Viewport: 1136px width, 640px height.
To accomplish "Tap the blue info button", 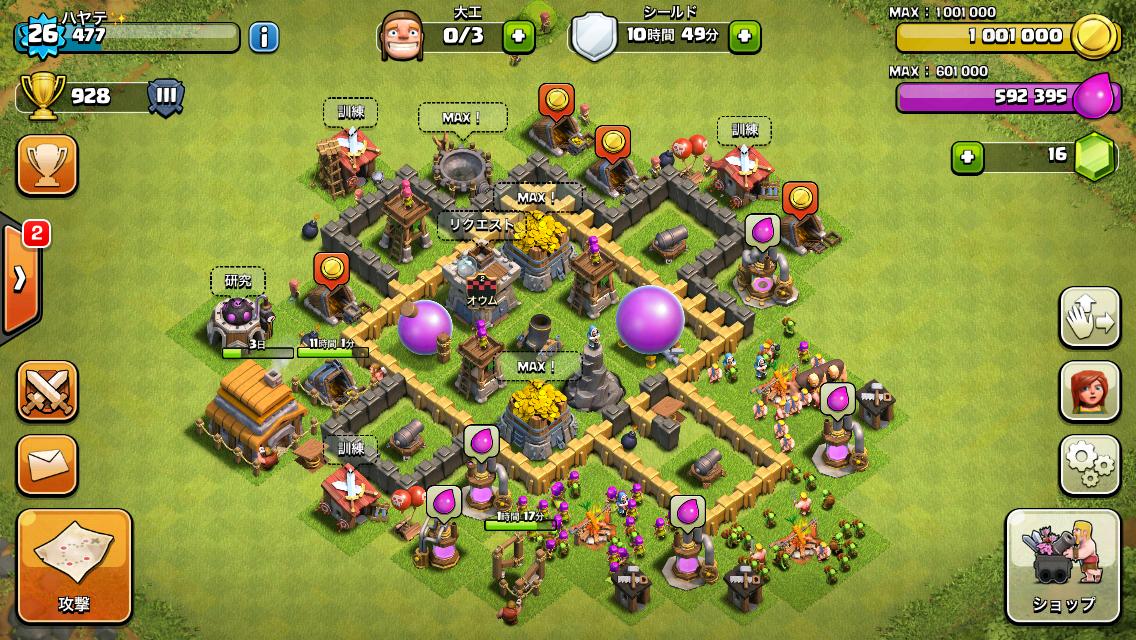I will pyautogui.click(x=263, y=38).
